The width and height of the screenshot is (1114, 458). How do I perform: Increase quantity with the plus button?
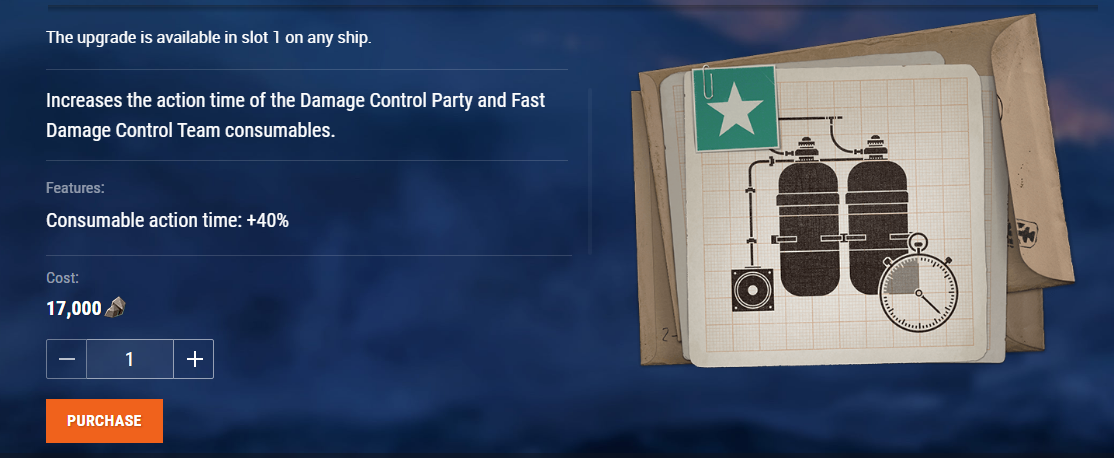coord(194,359)
